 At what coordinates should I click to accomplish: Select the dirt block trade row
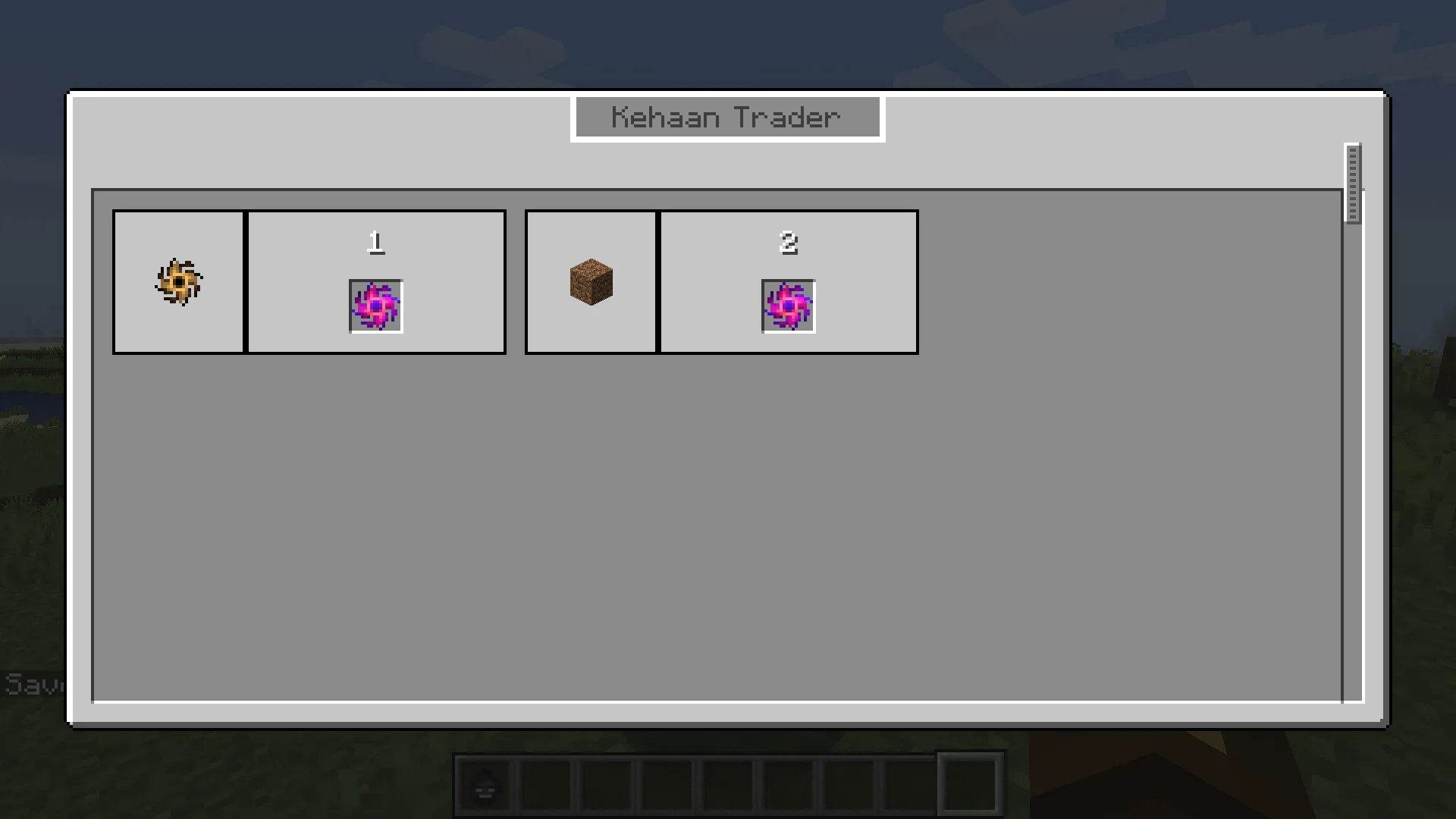720,281
